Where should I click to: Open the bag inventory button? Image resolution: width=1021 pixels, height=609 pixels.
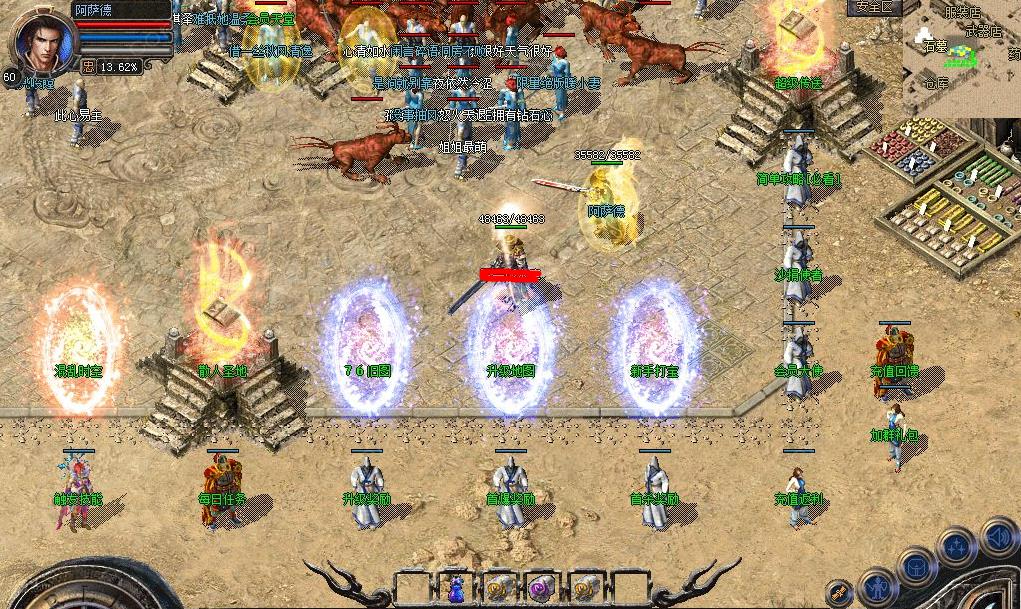(x=917, y=567)
